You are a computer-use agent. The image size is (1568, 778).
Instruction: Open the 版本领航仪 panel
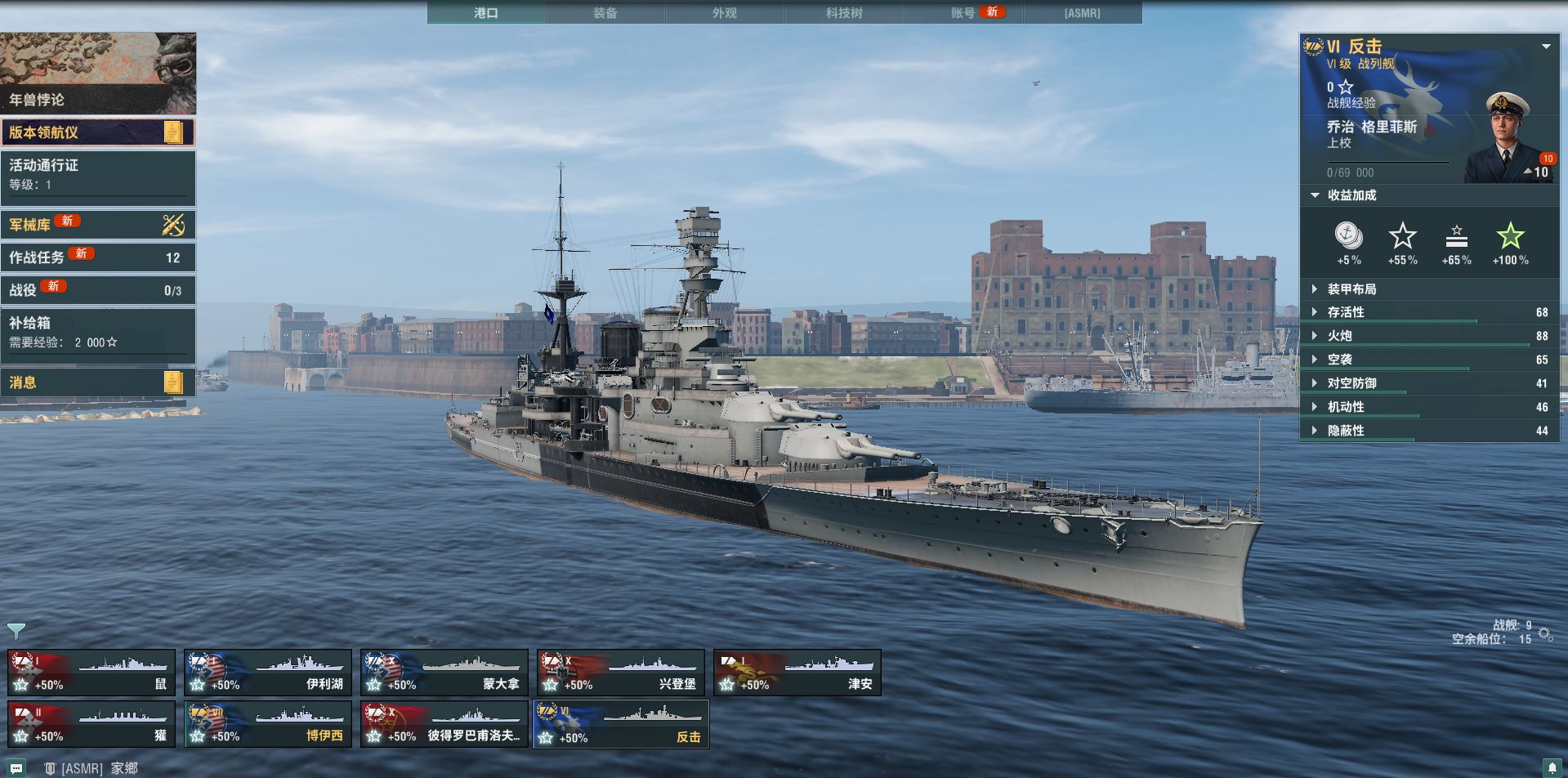click(98, 132)
